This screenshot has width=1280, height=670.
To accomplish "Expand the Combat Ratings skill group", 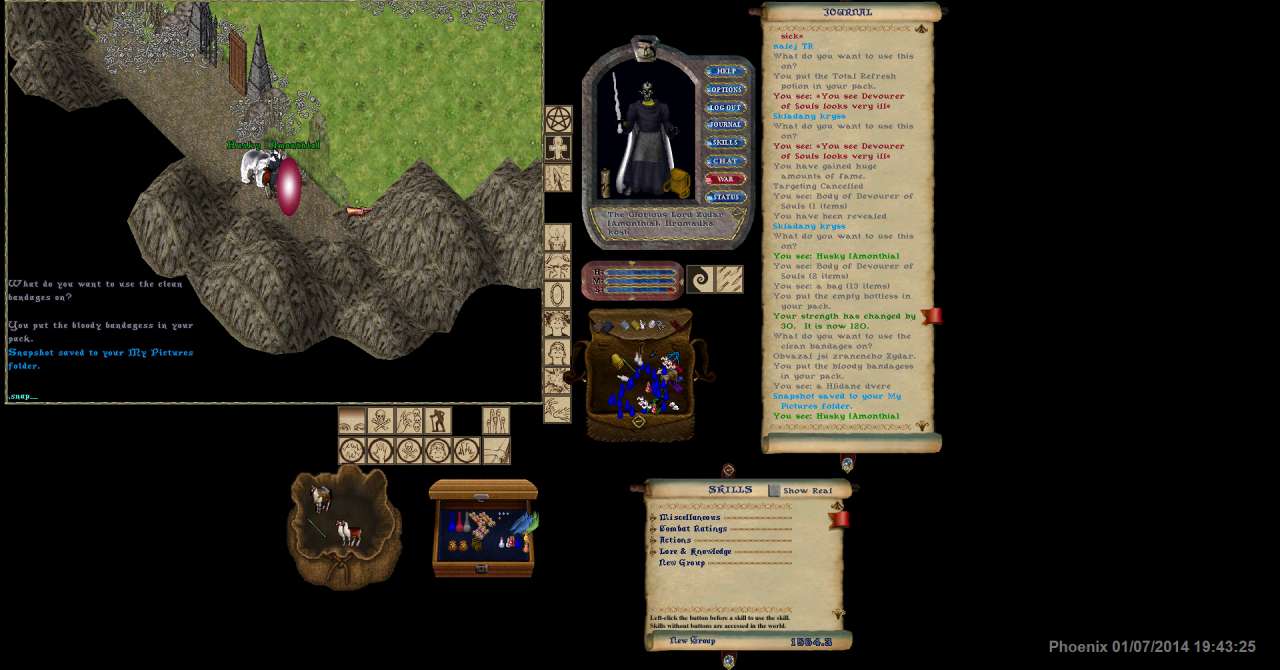I will click(653, 529).
